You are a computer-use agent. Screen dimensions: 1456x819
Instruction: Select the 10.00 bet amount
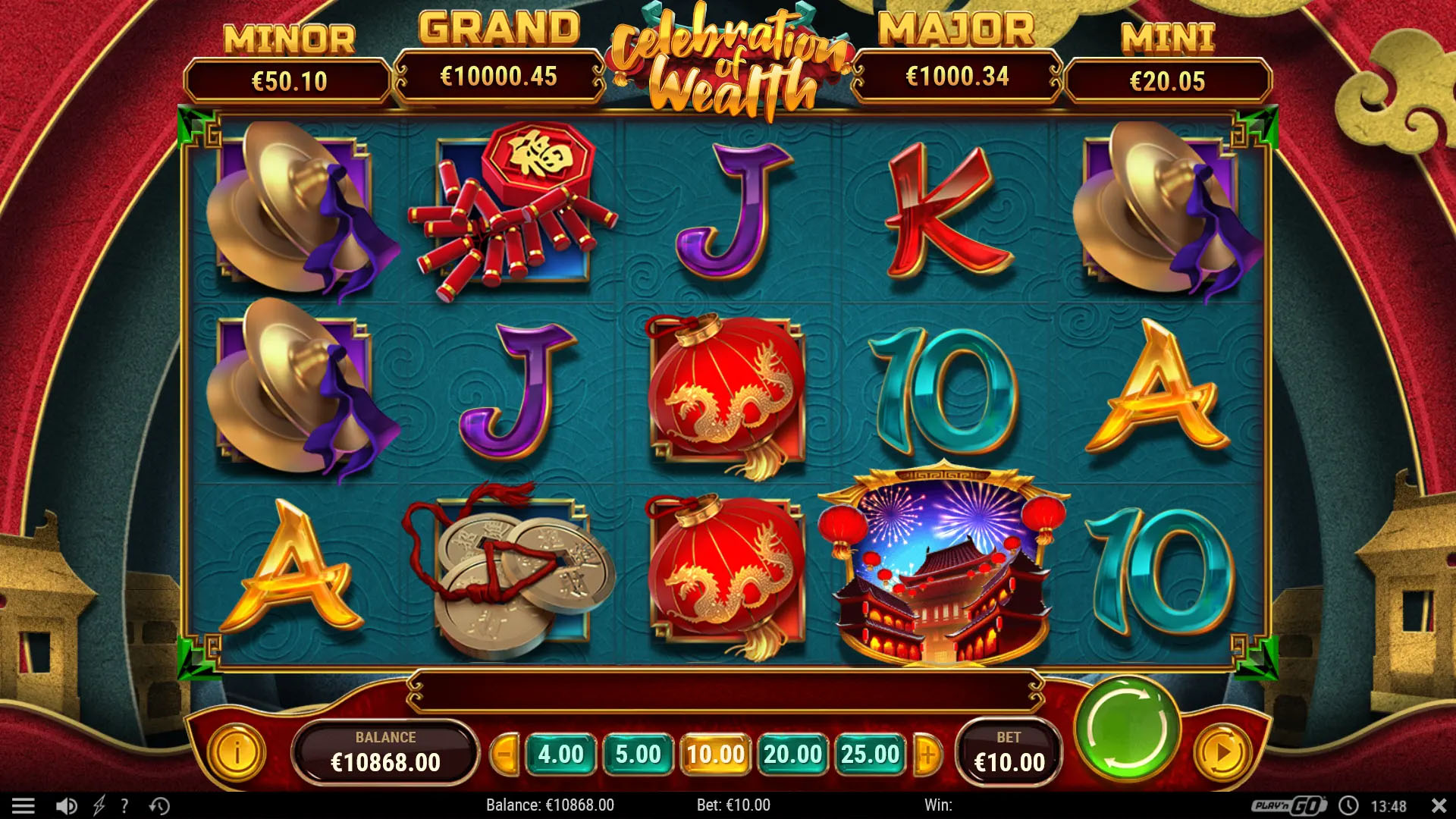(715, 755)
